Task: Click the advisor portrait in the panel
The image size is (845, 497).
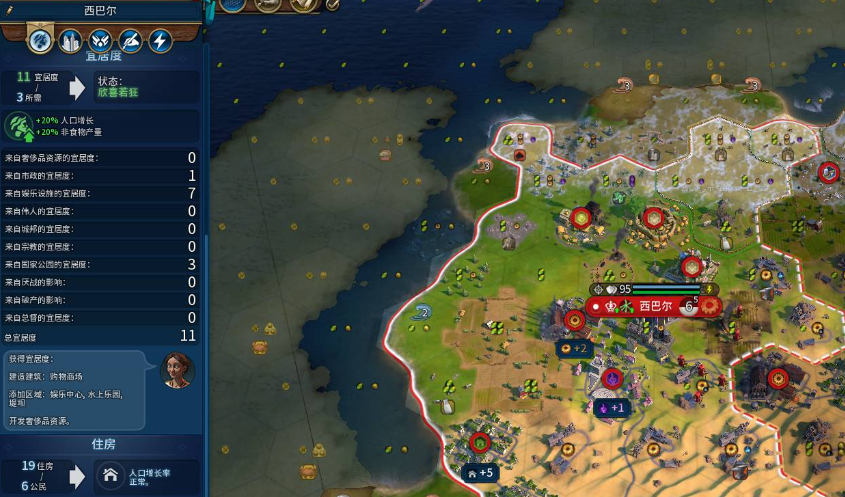Action: pos(177,371)
